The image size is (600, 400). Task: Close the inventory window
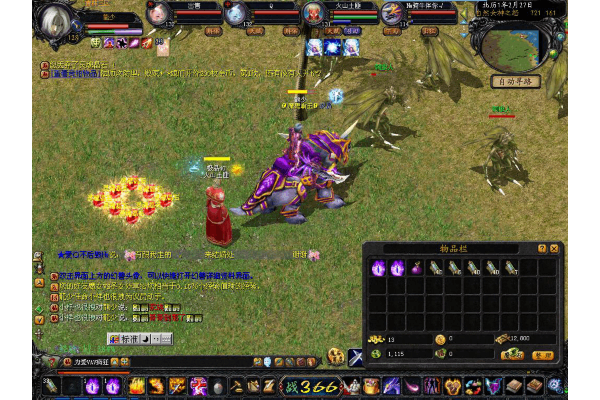pyautogui.click(x=555, y=247)
